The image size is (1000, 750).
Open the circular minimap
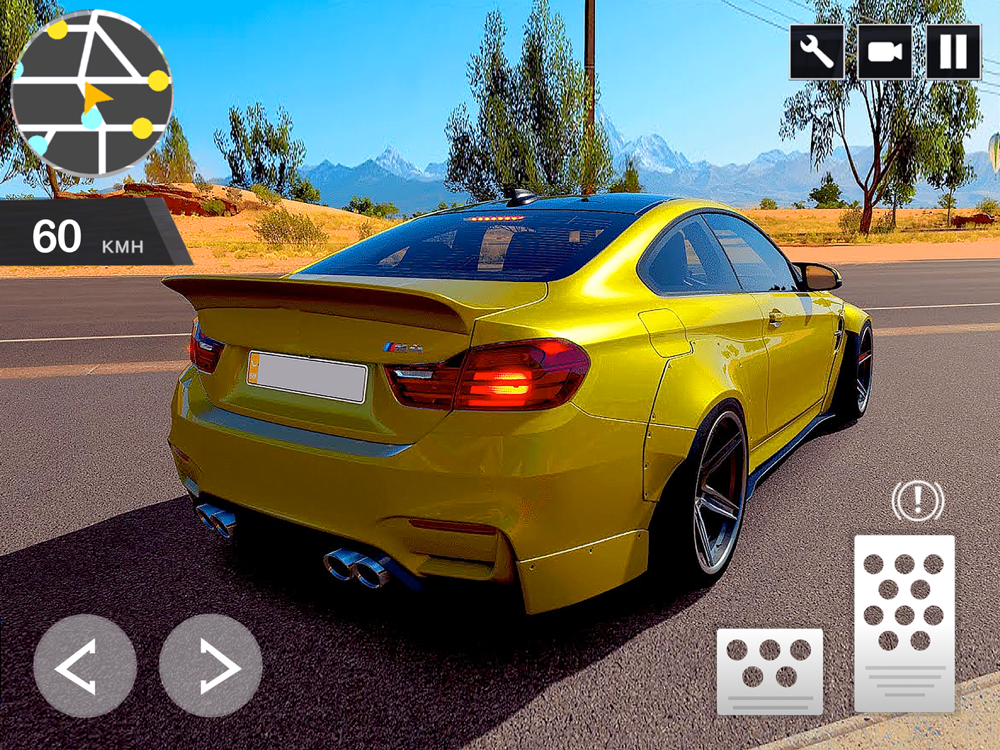[x=92, y=93]
